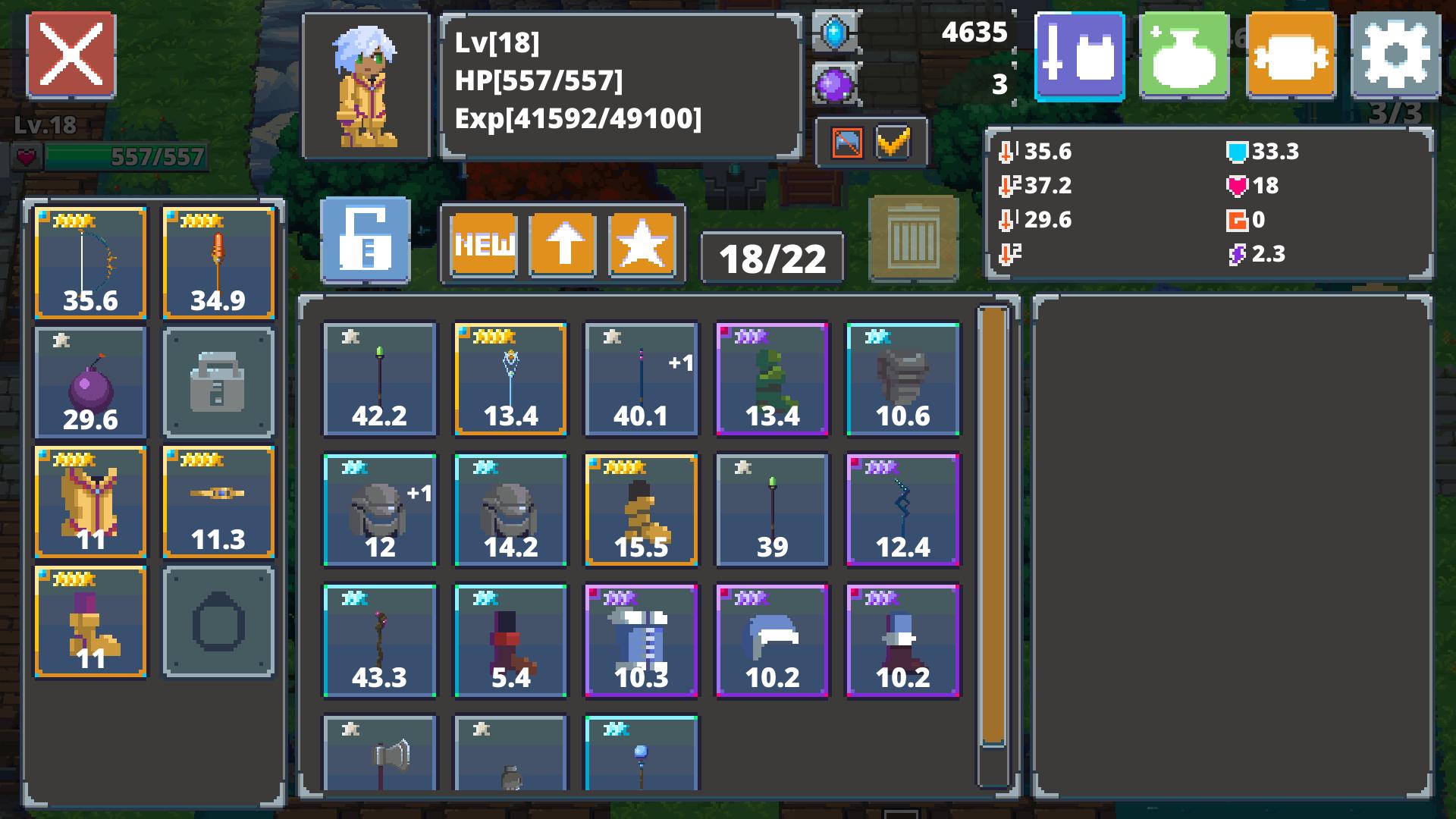This screenshot has width=1456, height=819.
Task: Select the blue unlock padlock icon
Action: tap(366, 243)
